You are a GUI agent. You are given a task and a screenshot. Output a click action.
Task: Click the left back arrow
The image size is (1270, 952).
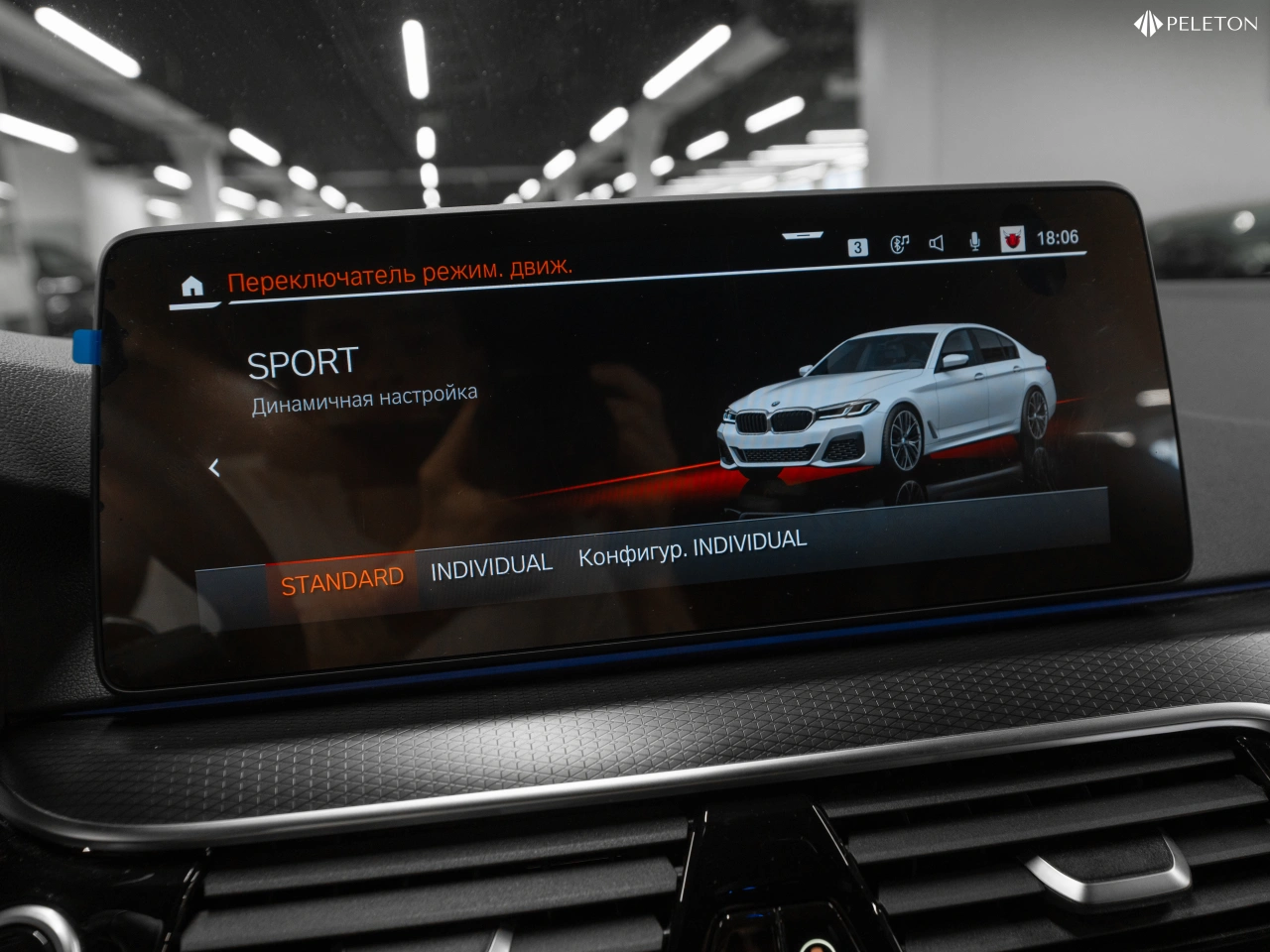point(214,468)
